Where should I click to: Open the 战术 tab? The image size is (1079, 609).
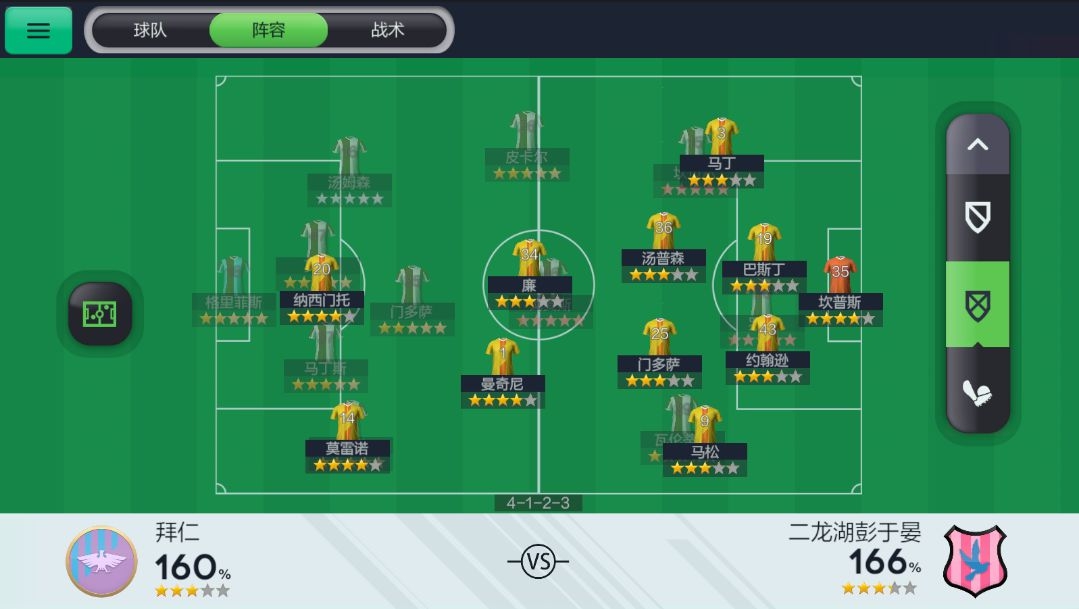(387, 30)
